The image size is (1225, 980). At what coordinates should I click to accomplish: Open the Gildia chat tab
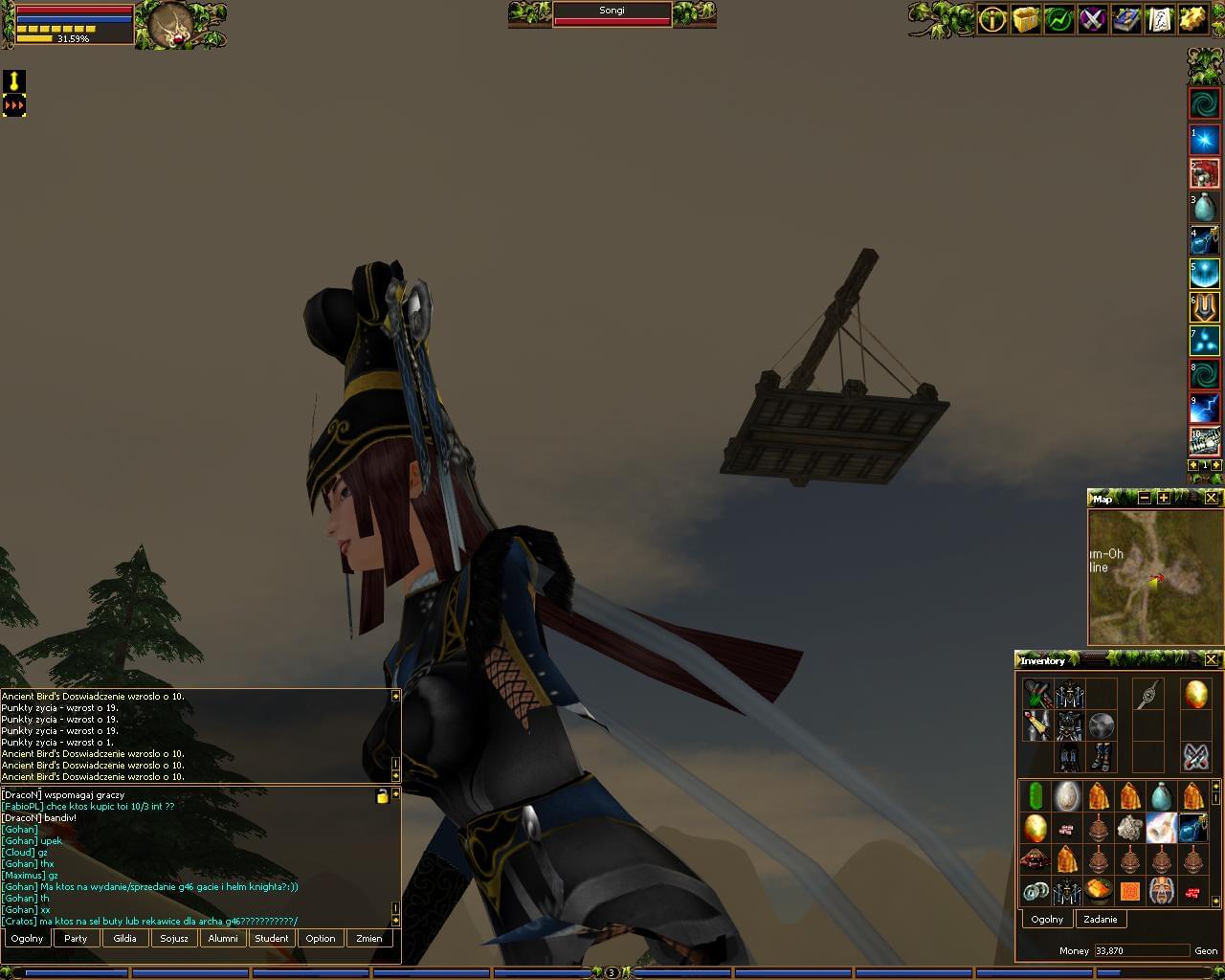click(x=125, y=938)
